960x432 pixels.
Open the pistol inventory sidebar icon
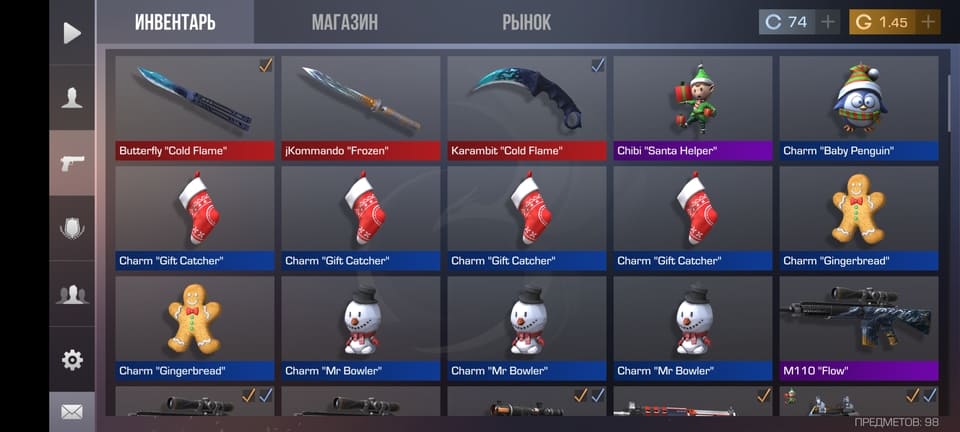[72, 162]
